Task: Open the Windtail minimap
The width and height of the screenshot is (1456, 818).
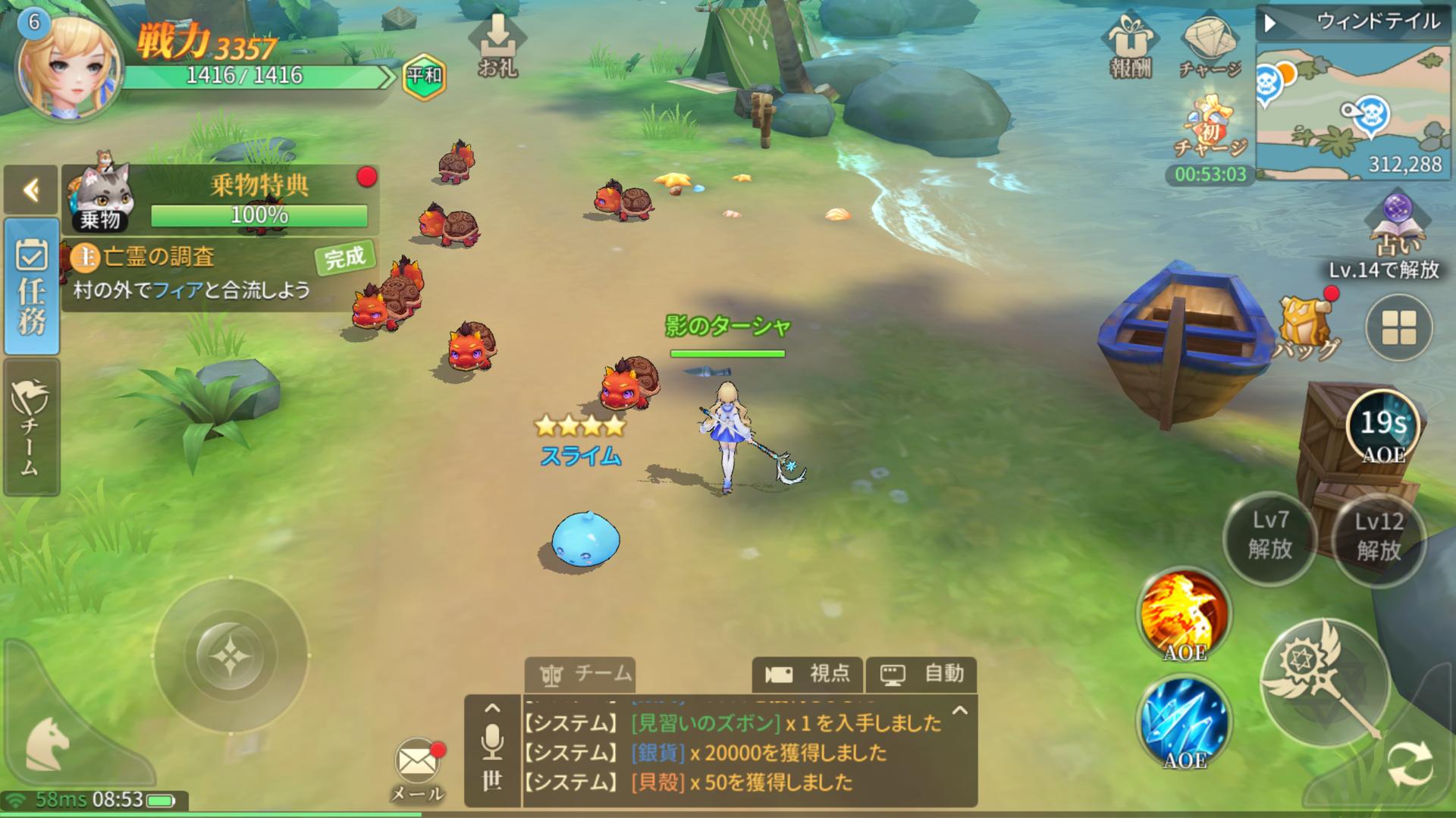Action: [x=1353, y=110]
